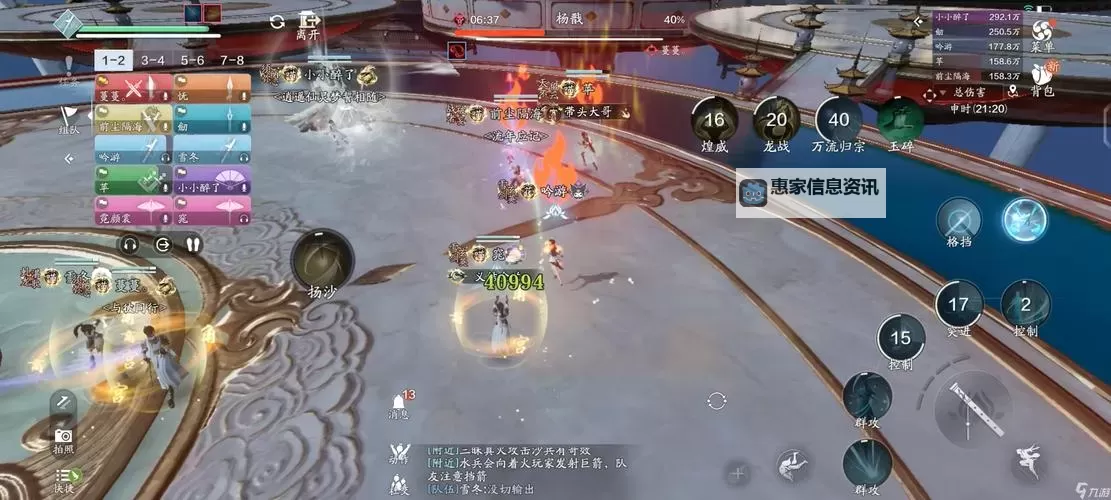Switch to the 3-4 team tab

click(x=152, y=60)
